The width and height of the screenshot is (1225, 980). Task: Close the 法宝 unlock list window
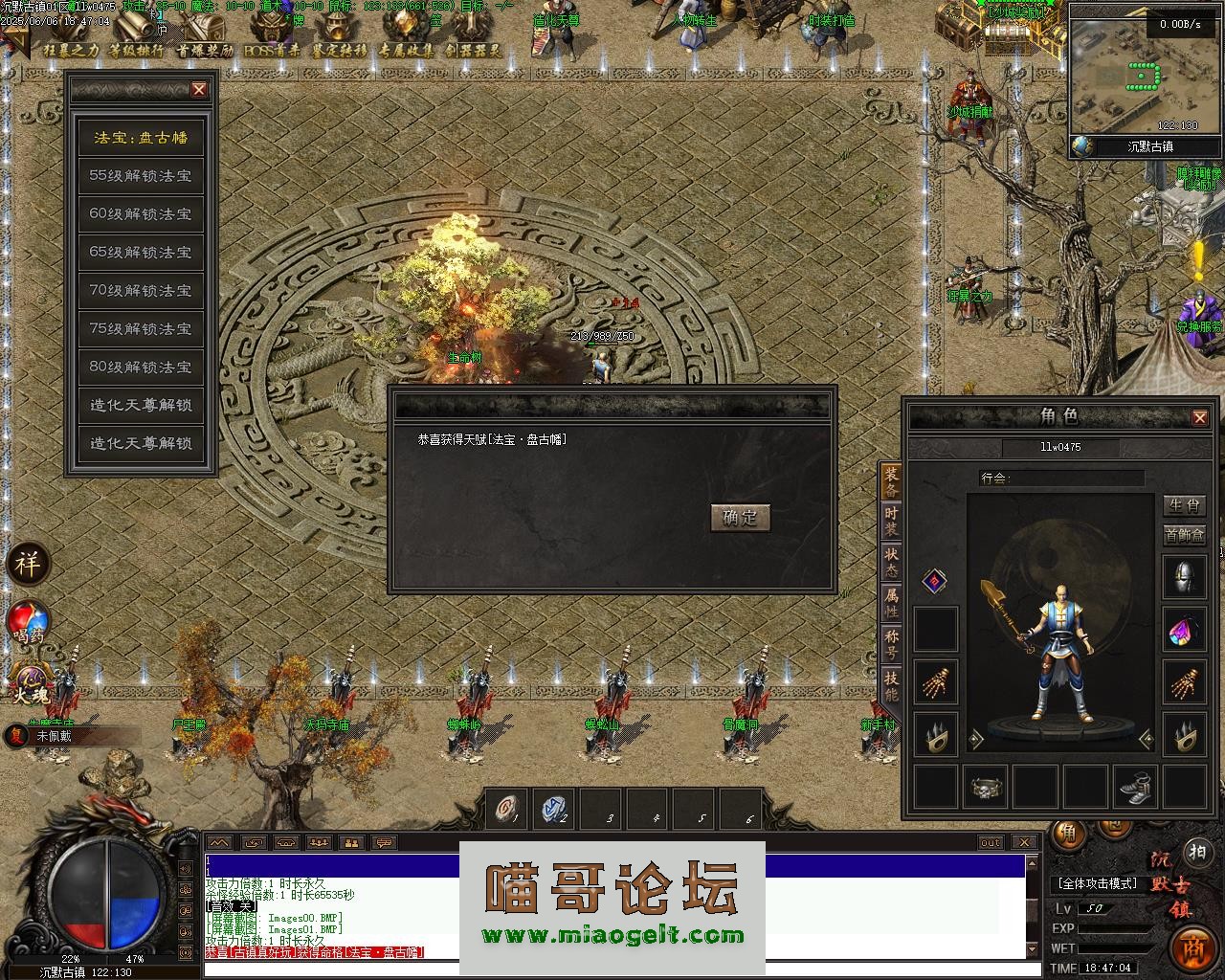click(199, 90)
